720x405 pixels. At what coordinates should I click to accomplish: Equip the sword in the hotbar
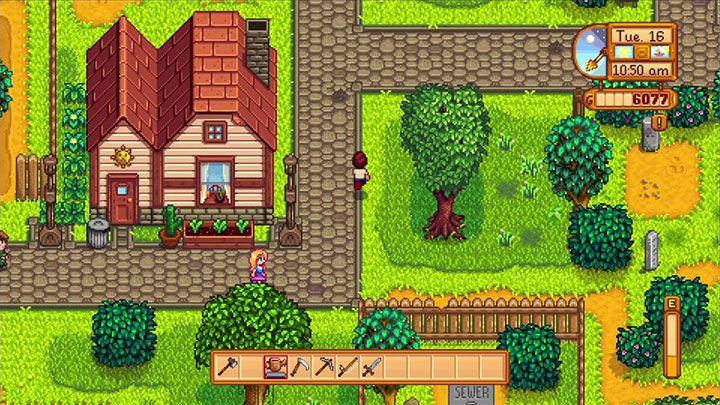[372, 367]
